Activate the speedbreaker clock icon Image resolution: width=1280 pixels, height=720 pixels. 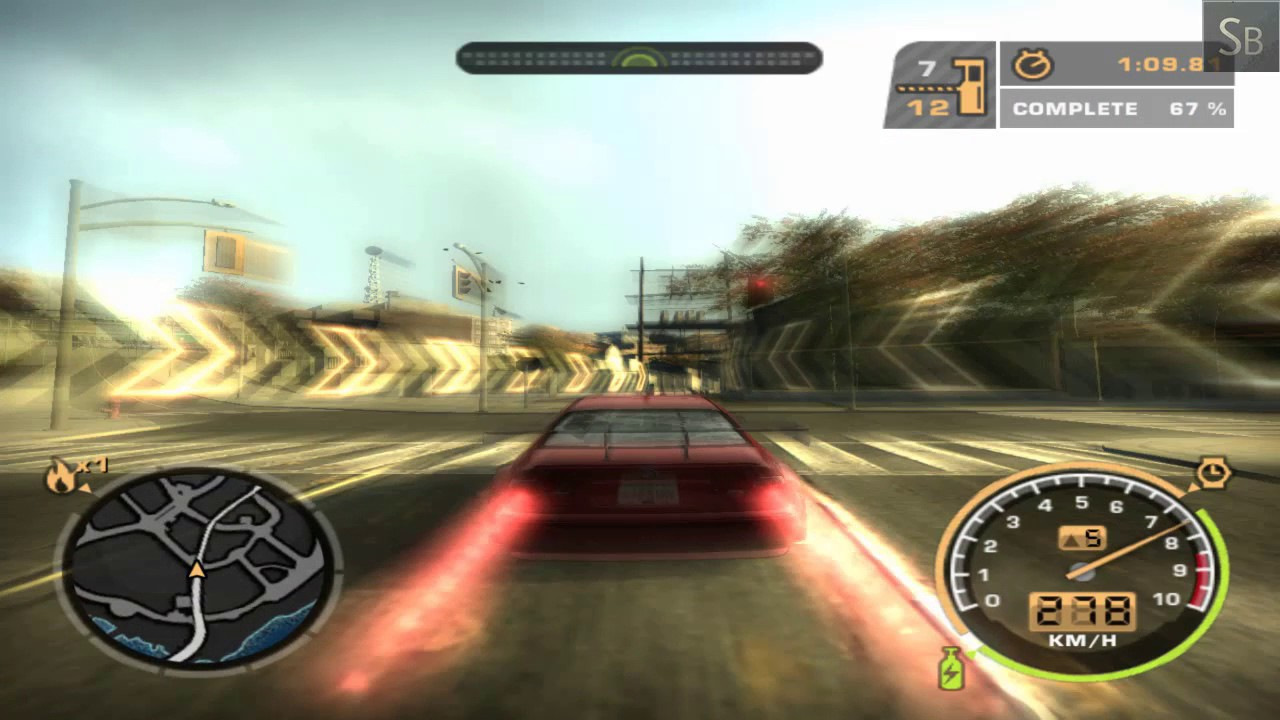(1212, 473)
